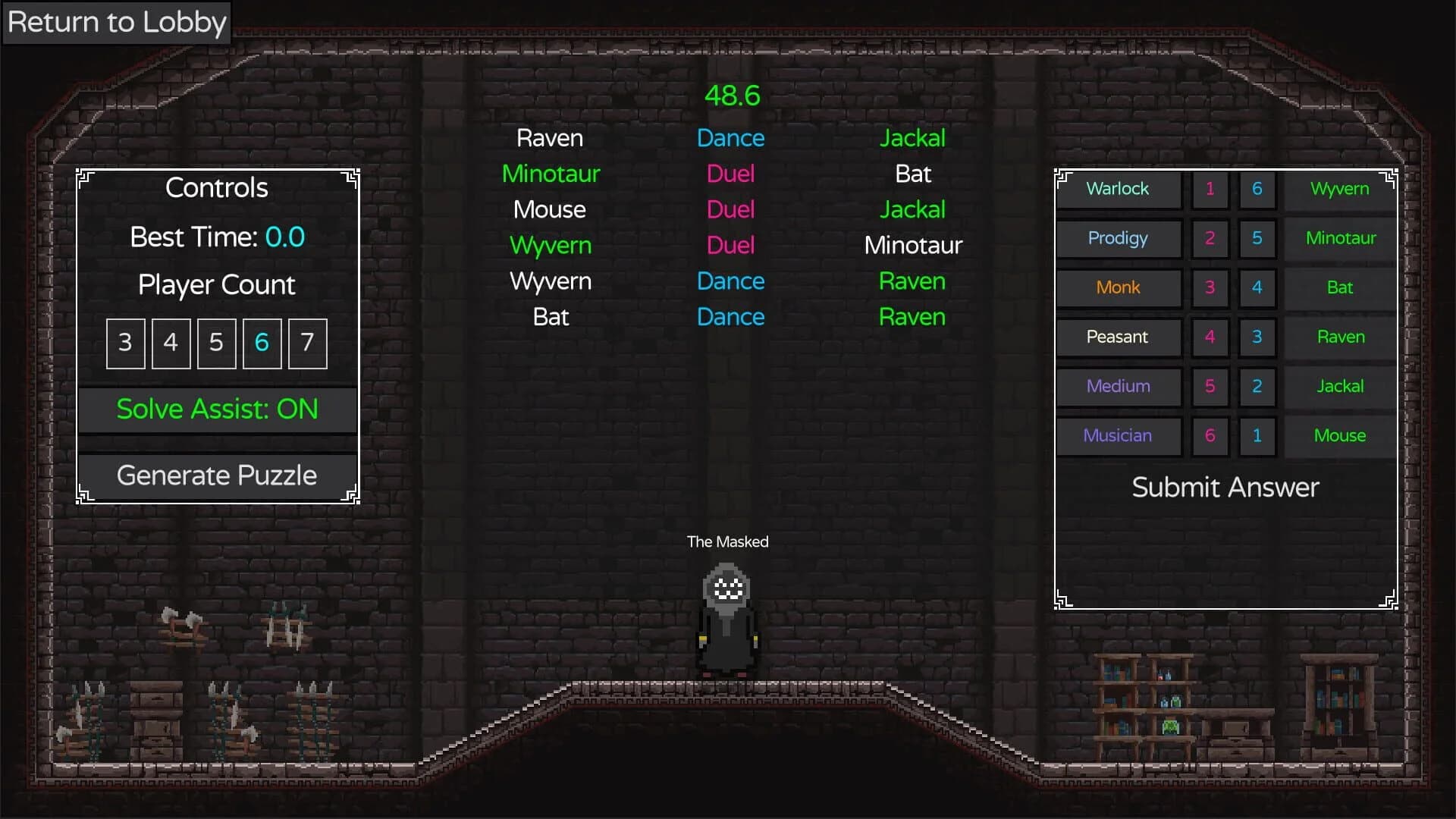This screenshot has height=819, width=1456.
Task: Set Player Count to 3
Action: click(x=125, y=343)
